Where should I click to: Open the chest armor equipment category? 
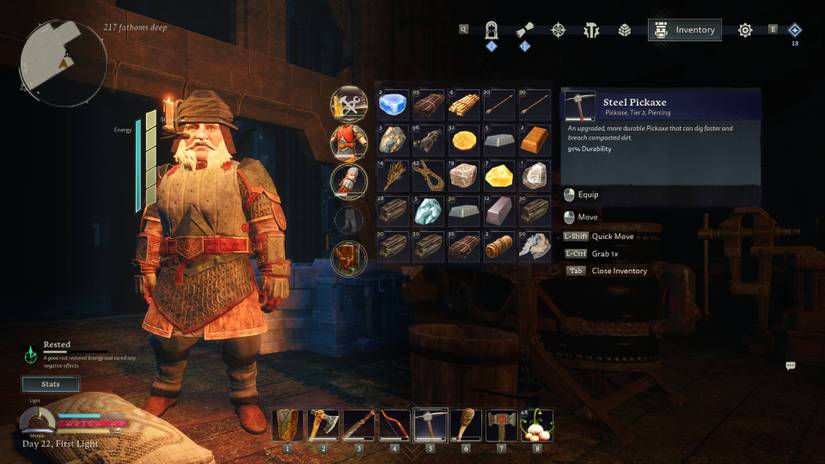[x=349, y=141]
